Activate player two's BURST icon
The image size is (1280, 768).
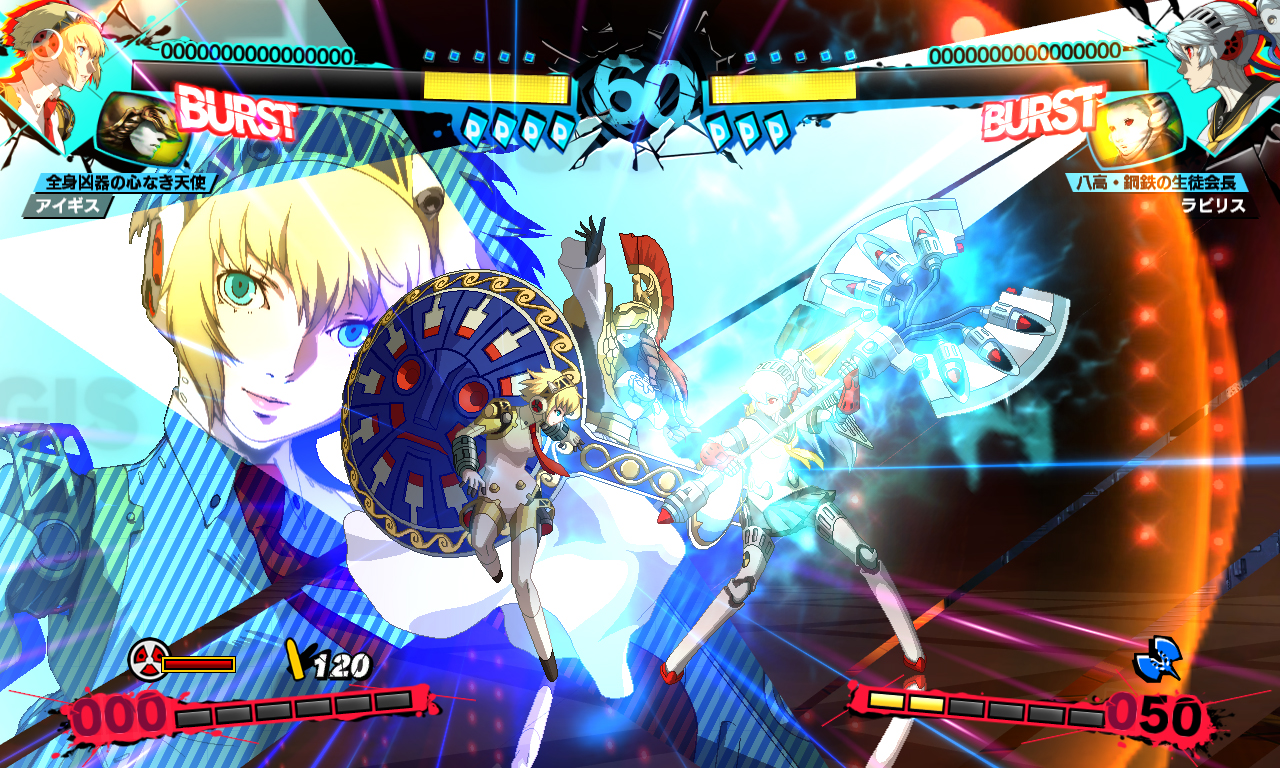1042,114
